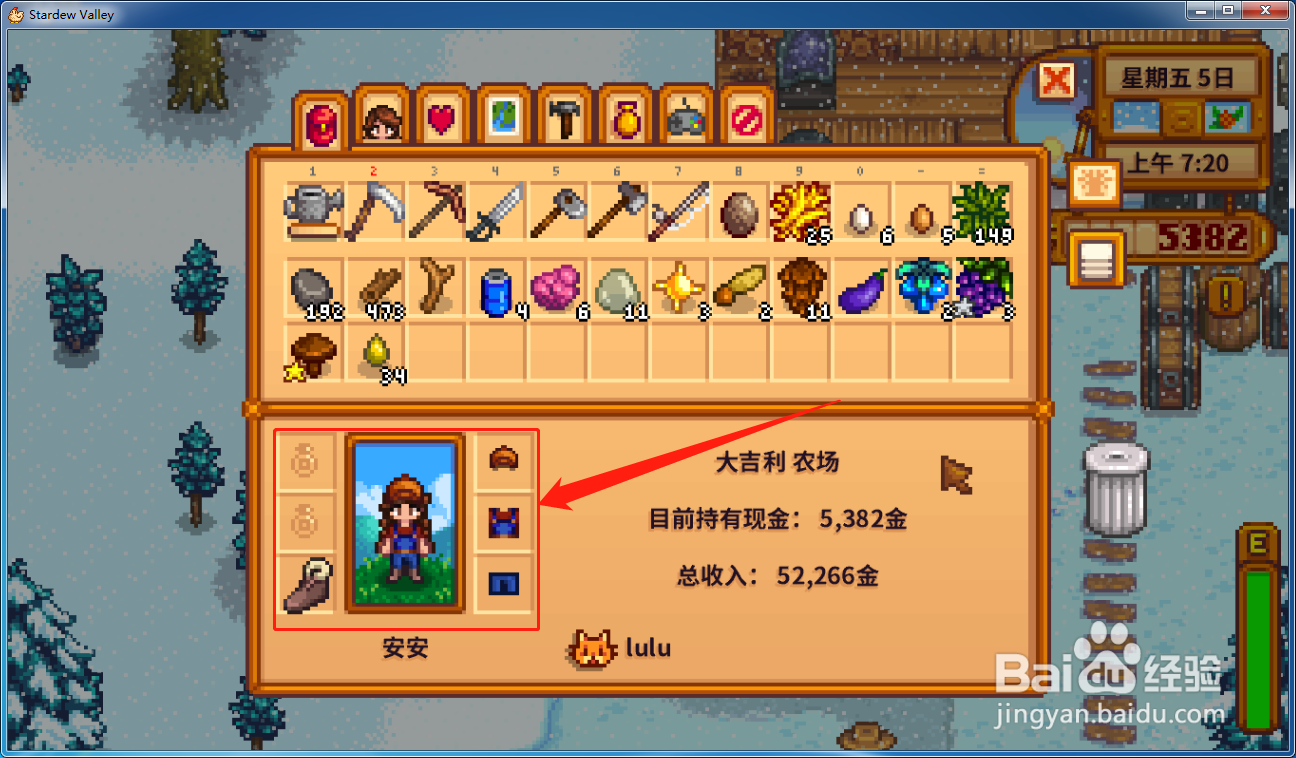
Task: Click the watering can in the first inventory slot
Action: point(314,209)
